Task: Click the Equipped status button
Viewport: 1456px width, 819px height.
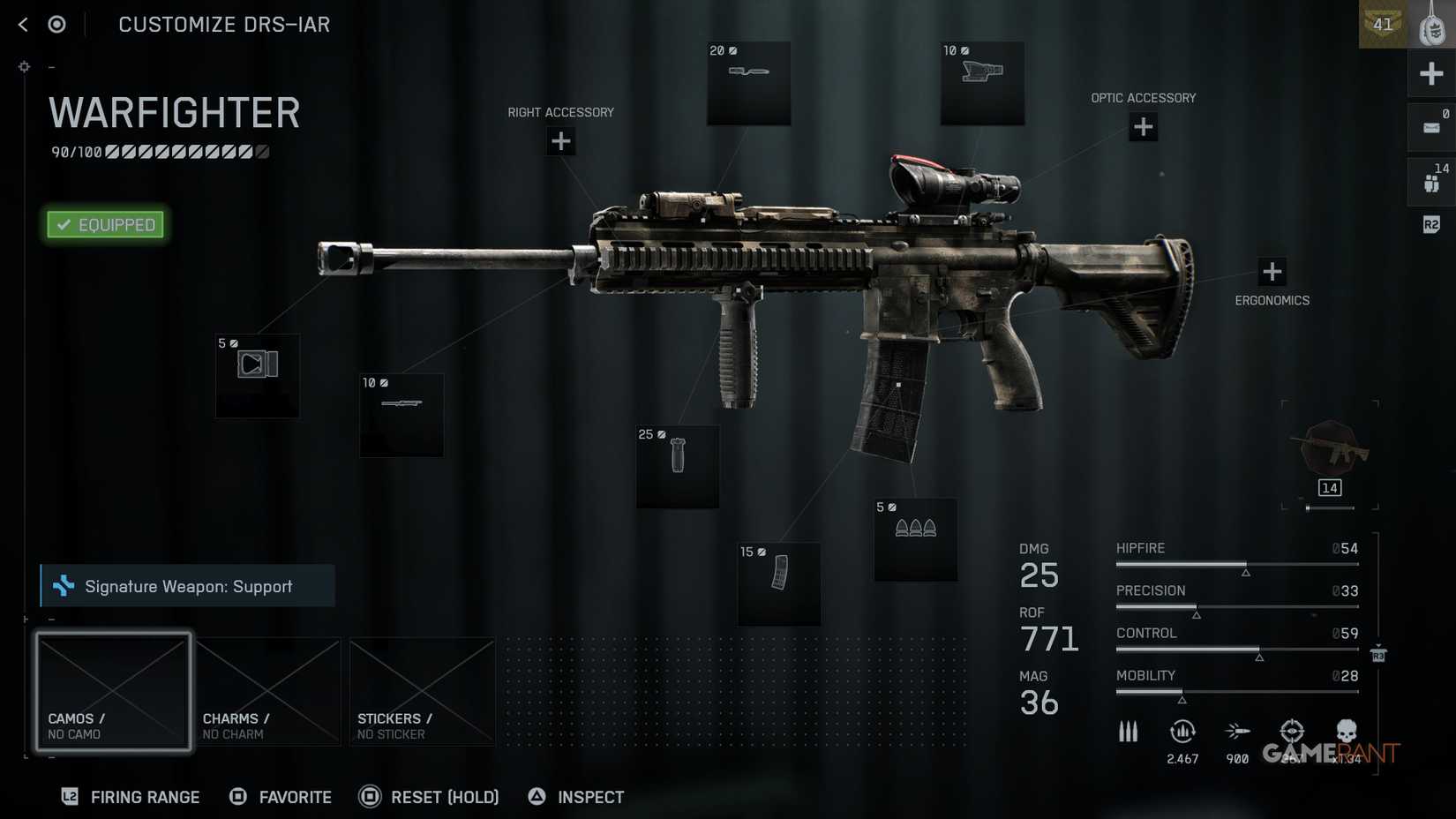Action: (106, 225)
